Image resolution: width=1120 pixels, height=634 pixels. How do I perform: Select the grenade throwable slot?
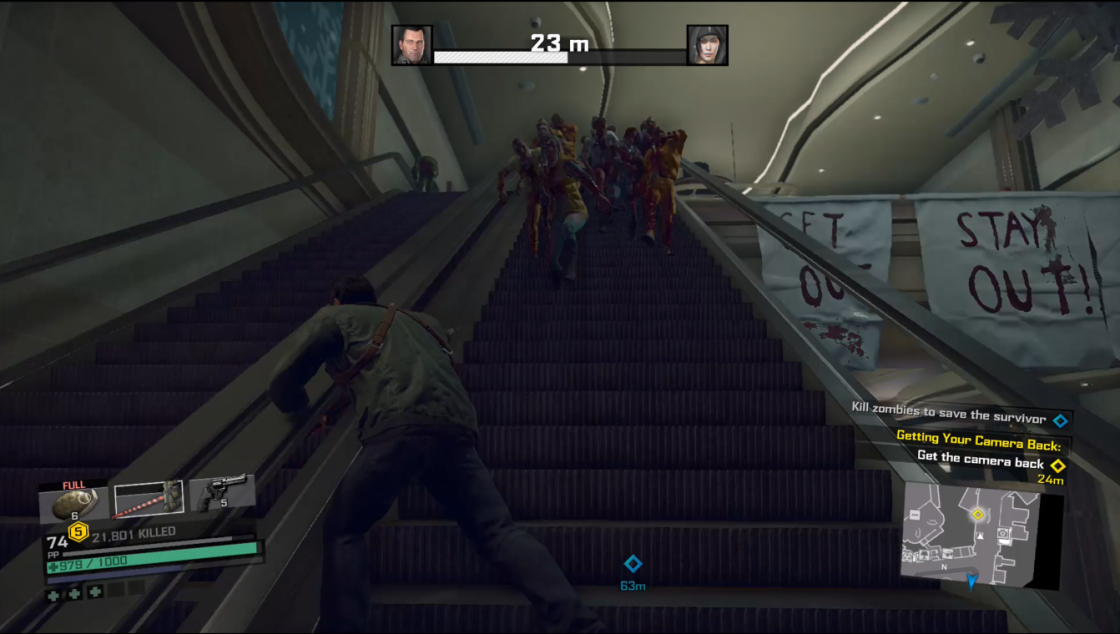tap(72, 501)
